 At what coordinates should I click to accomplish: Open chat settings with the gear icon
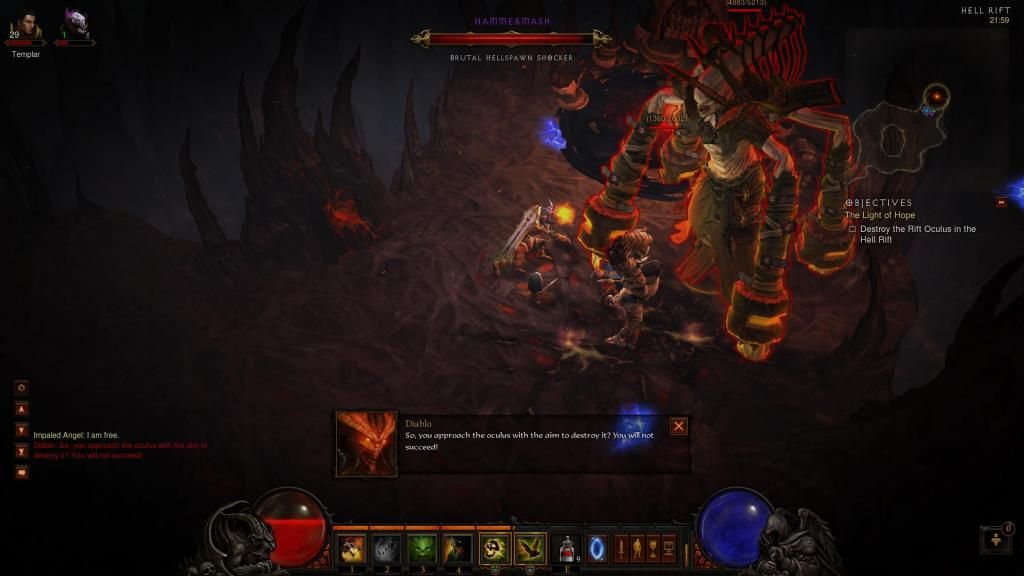(22, 387)
